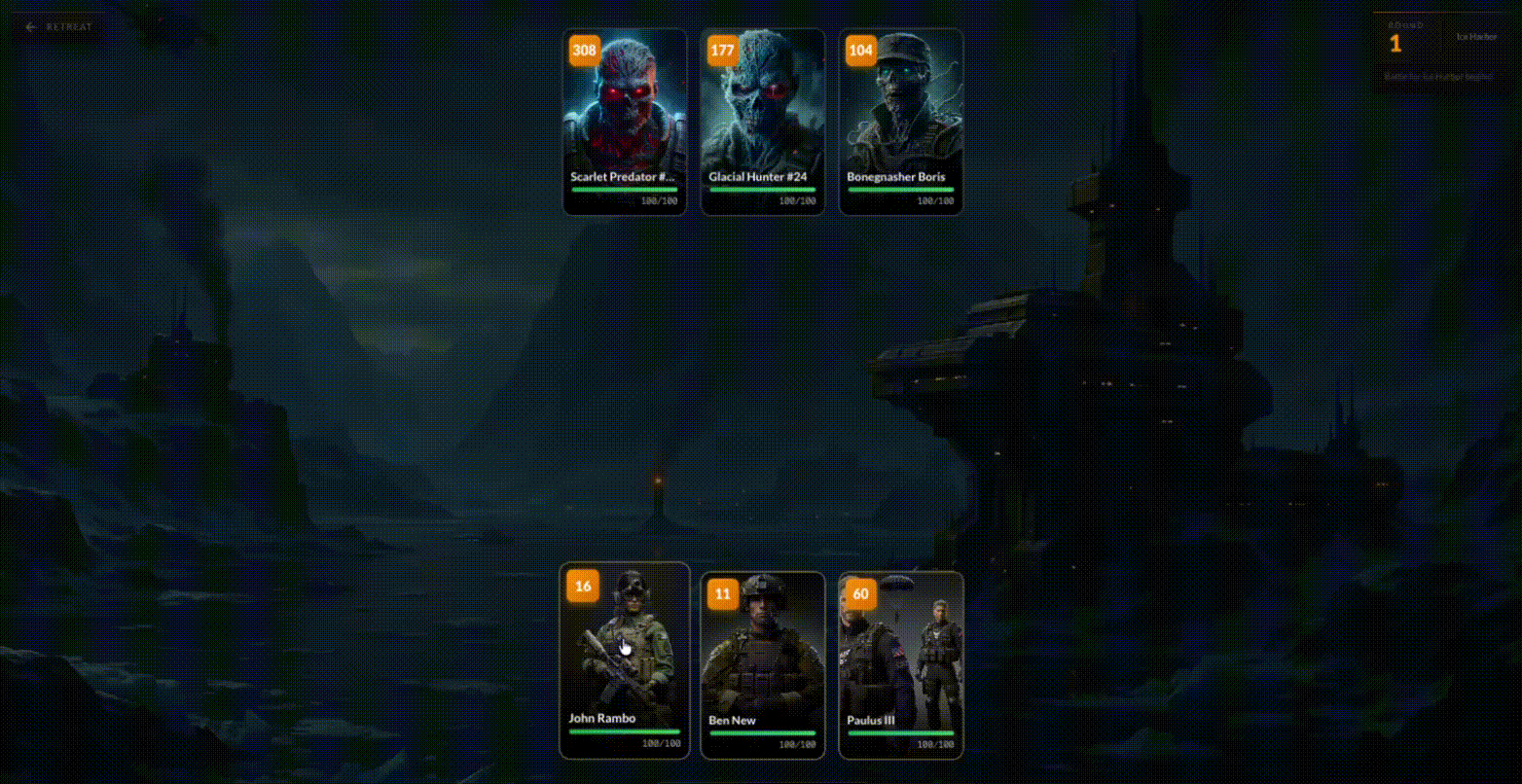Click John Rambo's name label
The height and width of the screenshot is (784, 1522).
pyautogui.click(x=601, y=718)
